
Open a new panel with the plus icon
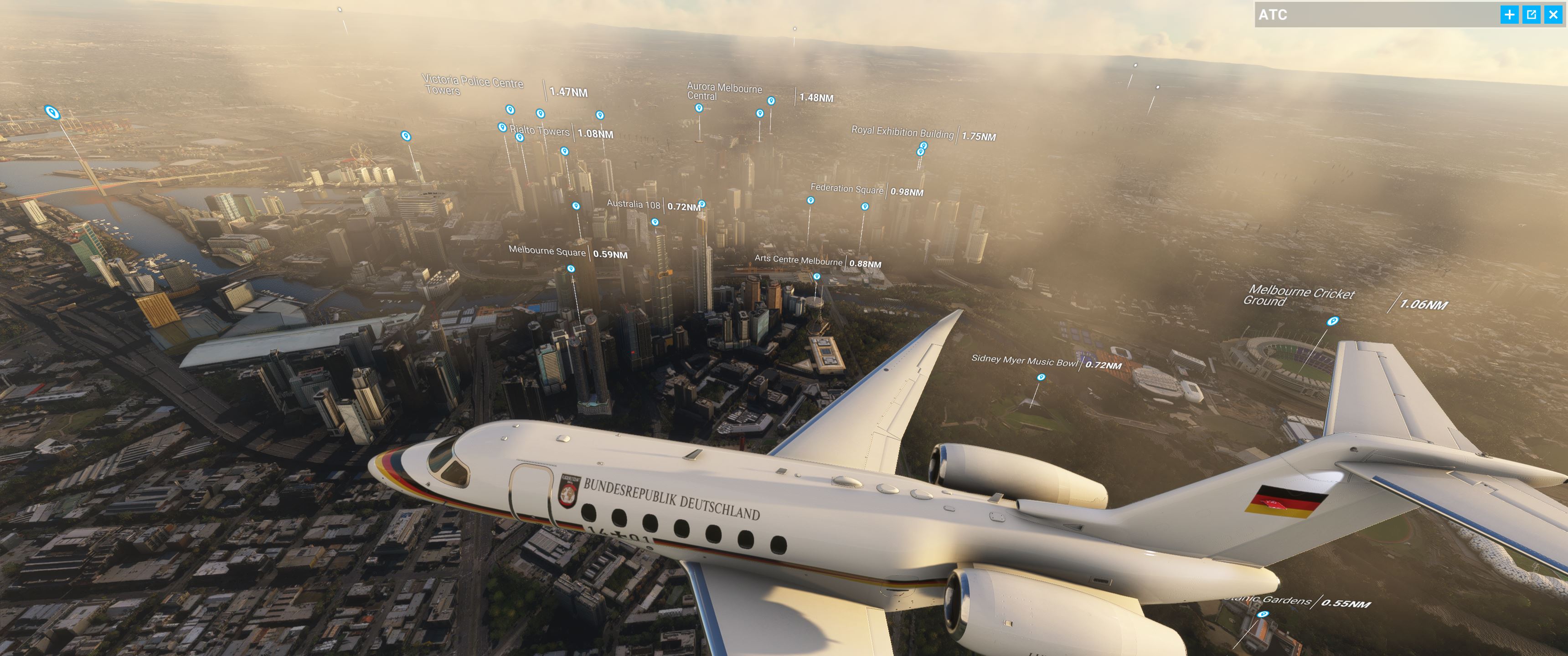(x=1511, y=15)
